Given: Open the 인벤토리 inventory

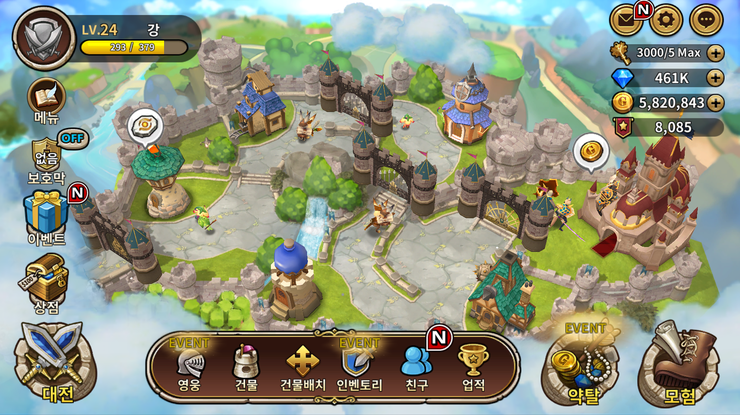Looking at the screenshot, I should 359,364.
